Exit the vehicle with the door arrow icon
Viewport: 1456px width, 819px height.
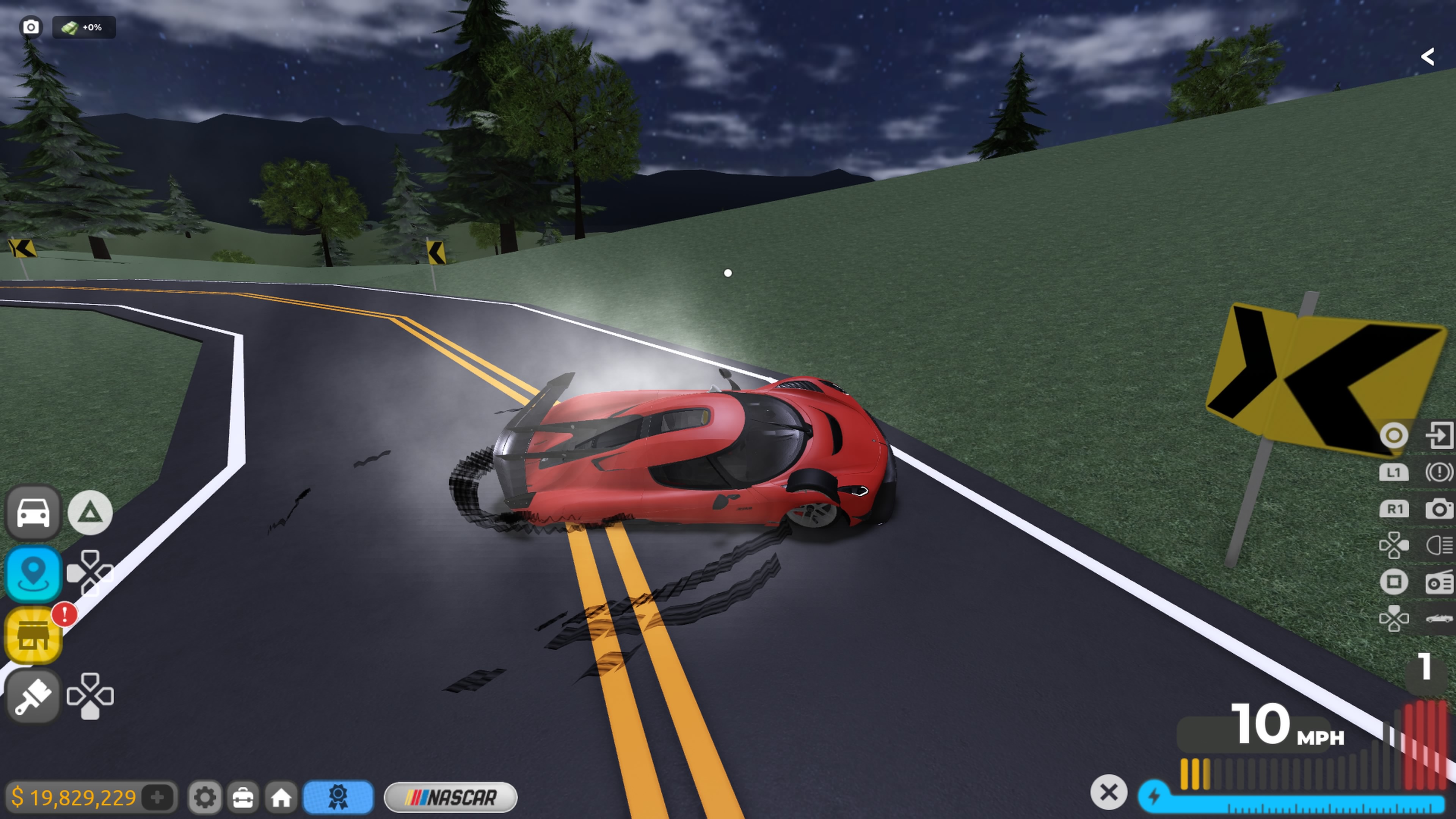click(x=1439, y=435)
